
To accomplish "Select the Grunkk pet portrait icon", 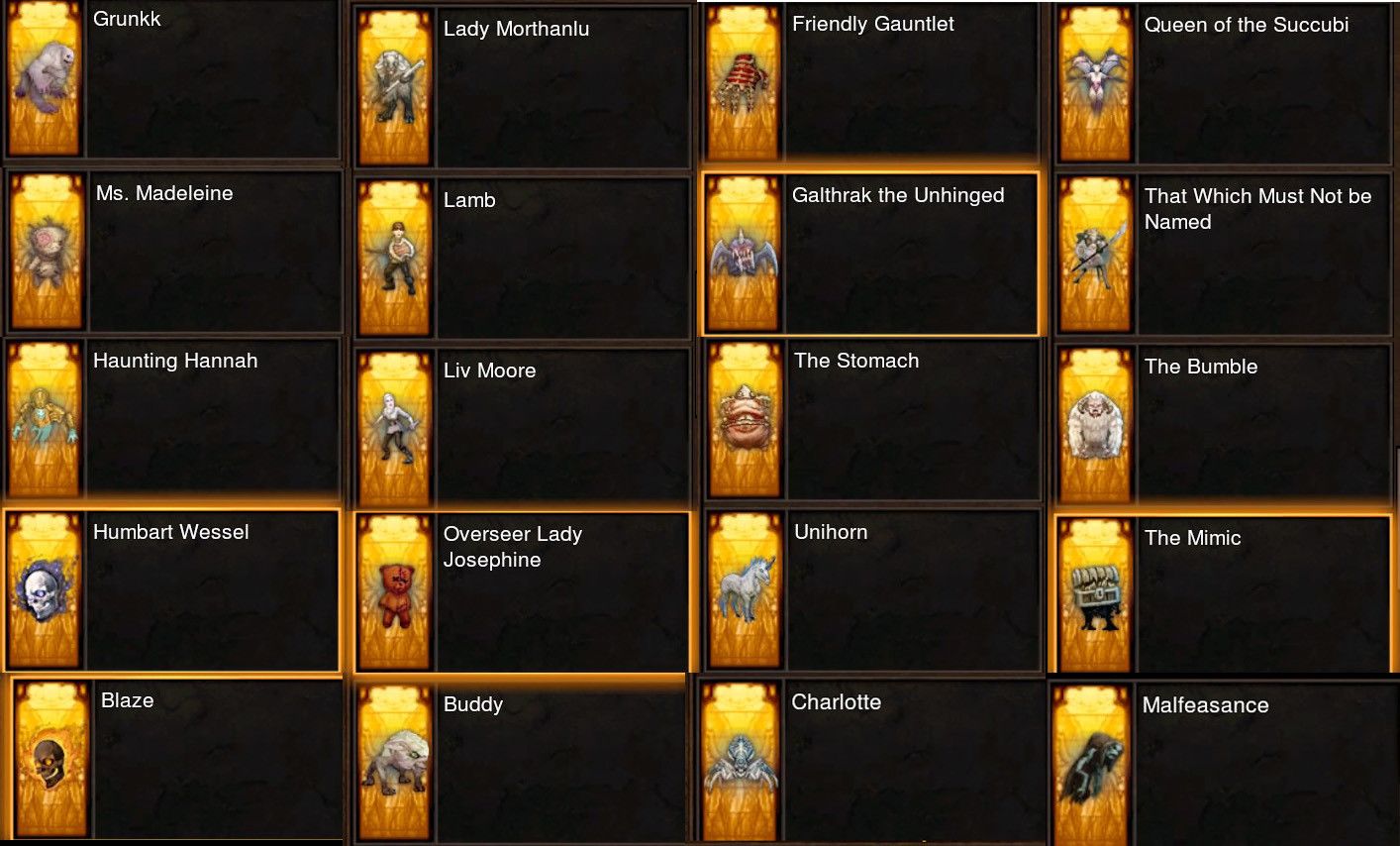I will coord(44,81).
